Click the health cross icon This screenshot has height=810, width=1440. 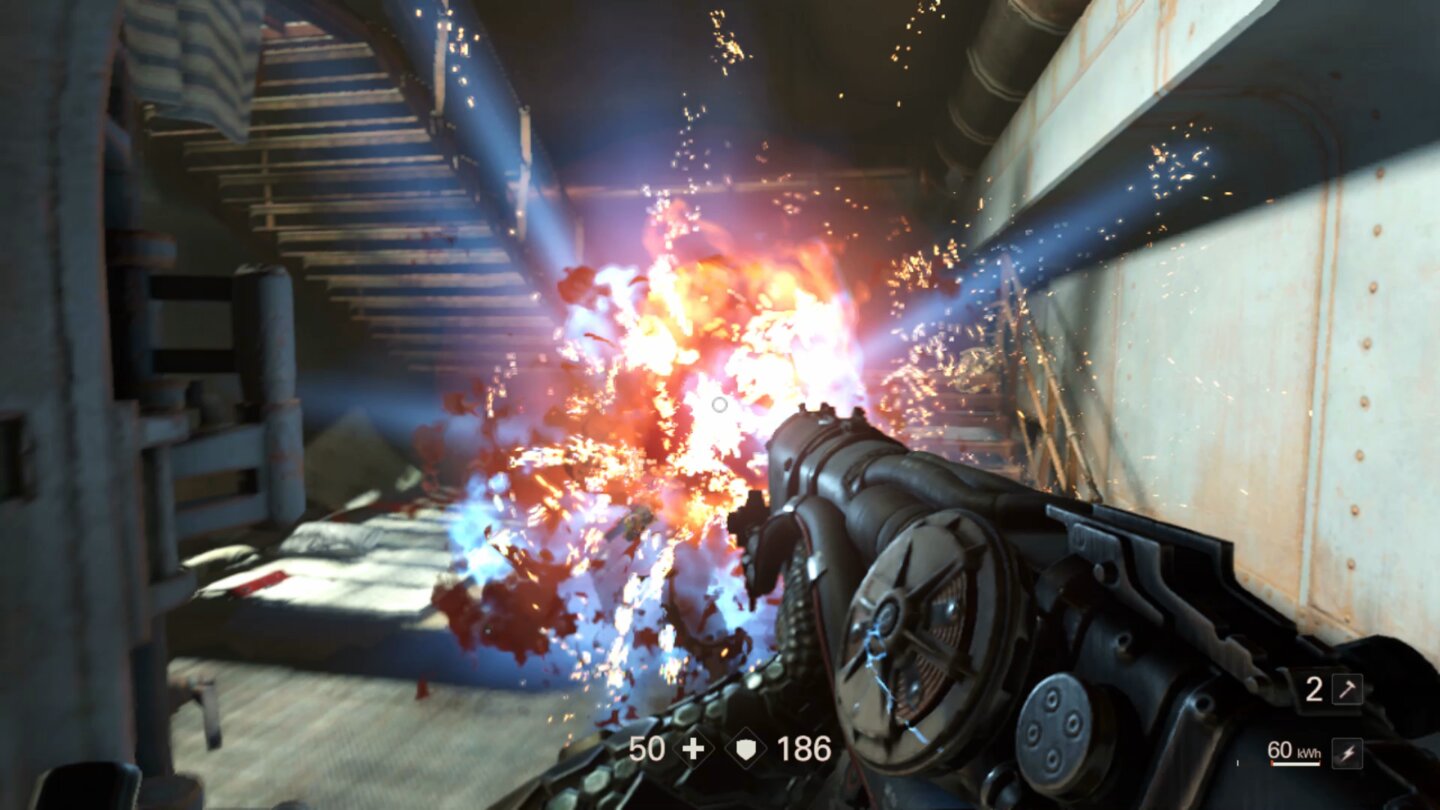tap(693, 748)
